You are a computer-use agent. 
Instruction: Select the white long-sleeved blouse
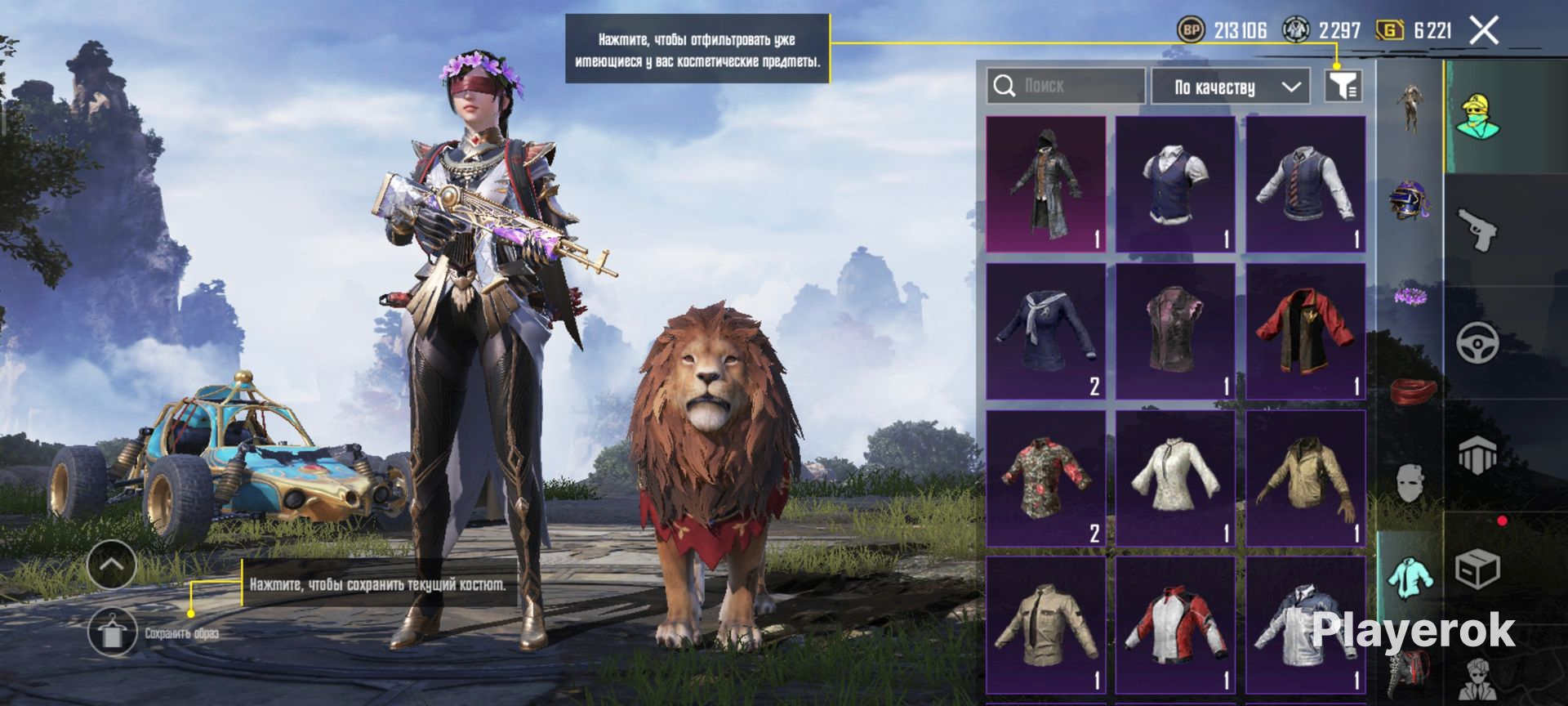tap(1175, 478)
